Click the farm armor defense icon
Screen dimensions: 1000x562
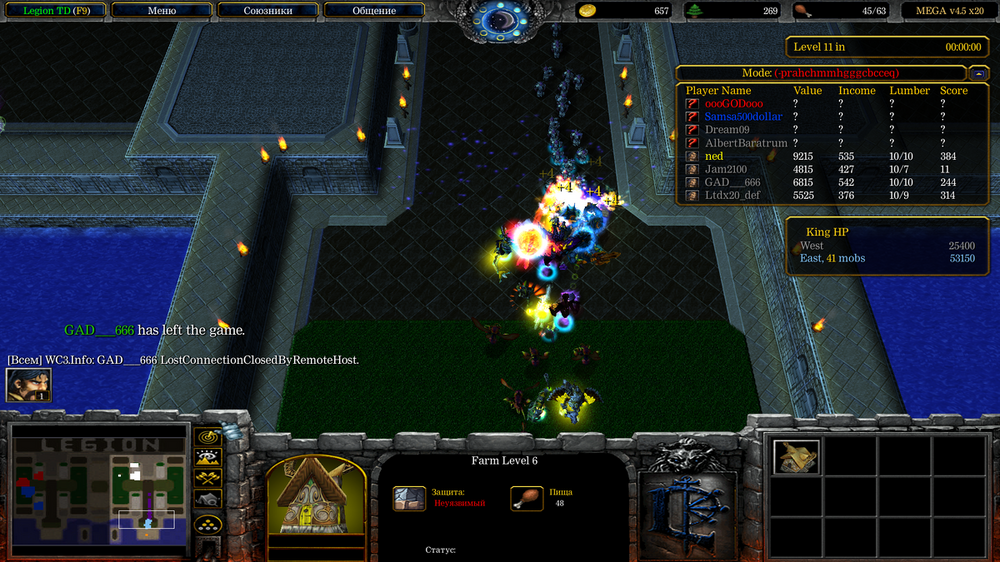(x=409, y=498)
